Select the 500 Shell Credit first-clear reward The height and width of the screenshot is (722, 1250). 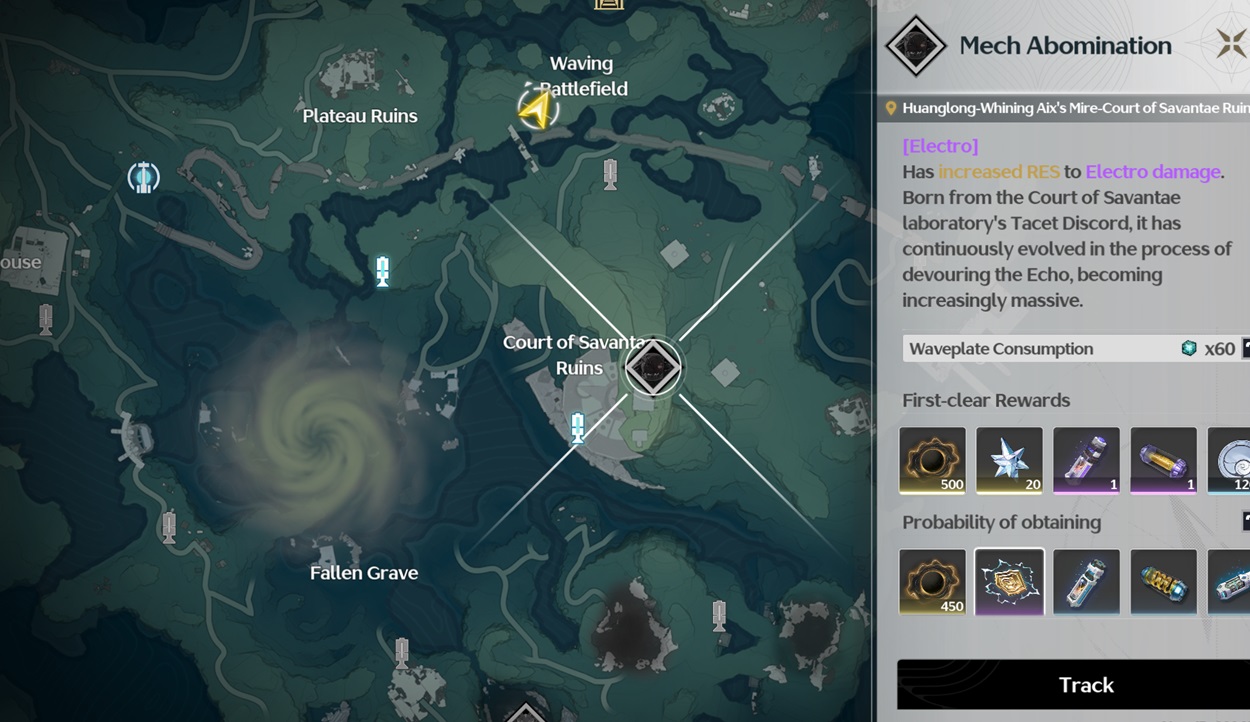(932, 460)
